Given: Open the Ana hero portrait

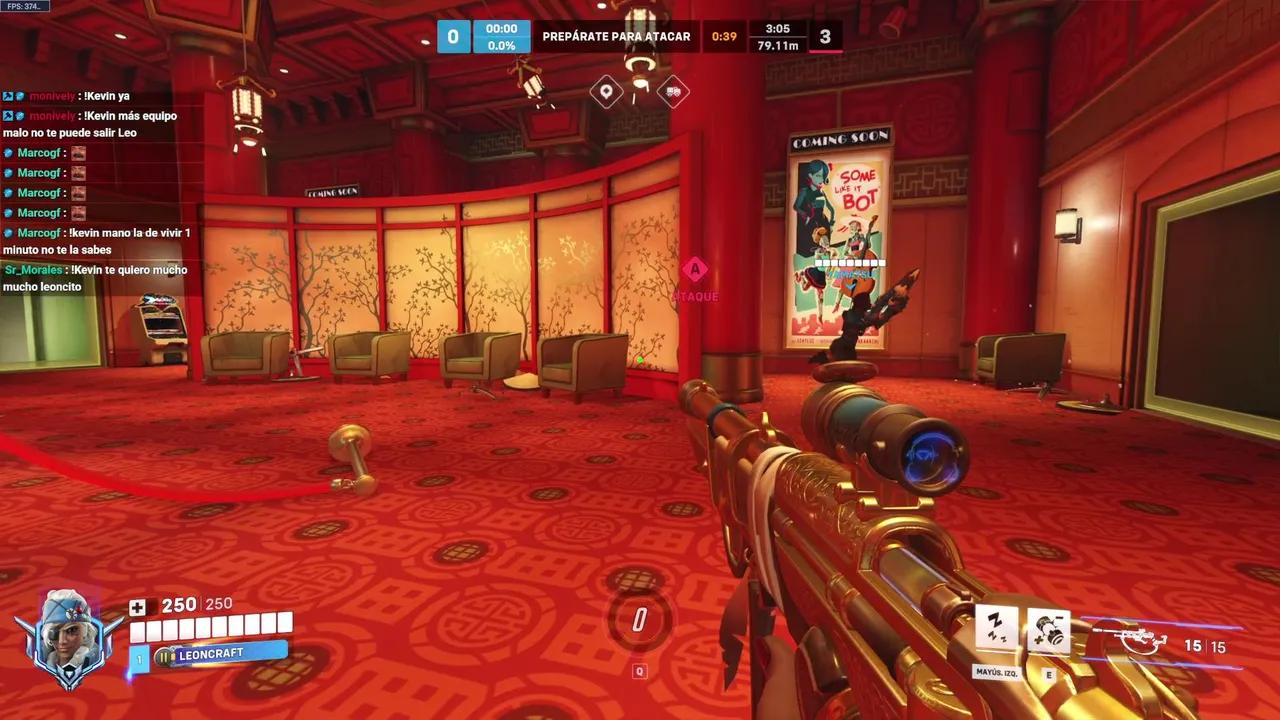Looking at the screenshot, I should tap(68, 638).
